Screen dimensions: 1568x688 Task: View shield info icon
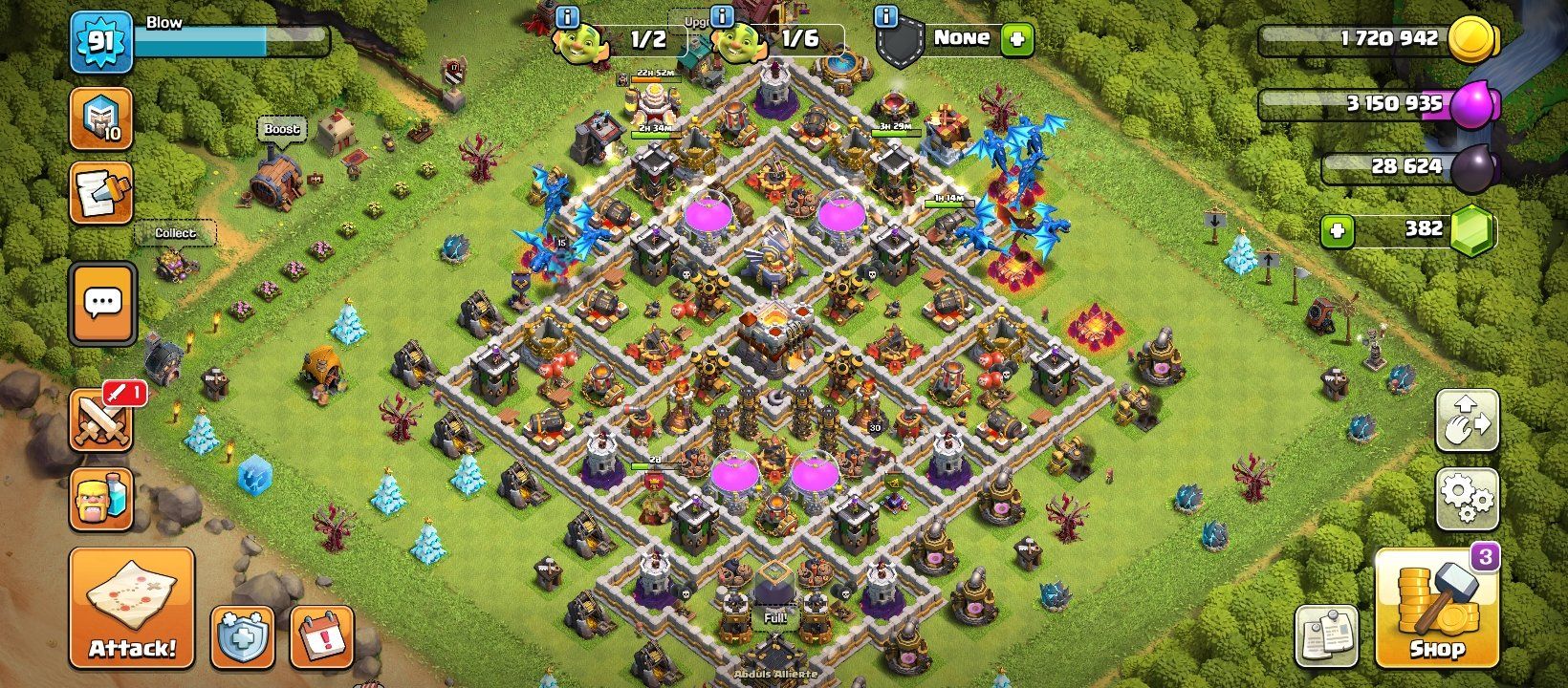click(x=886, y=16)
